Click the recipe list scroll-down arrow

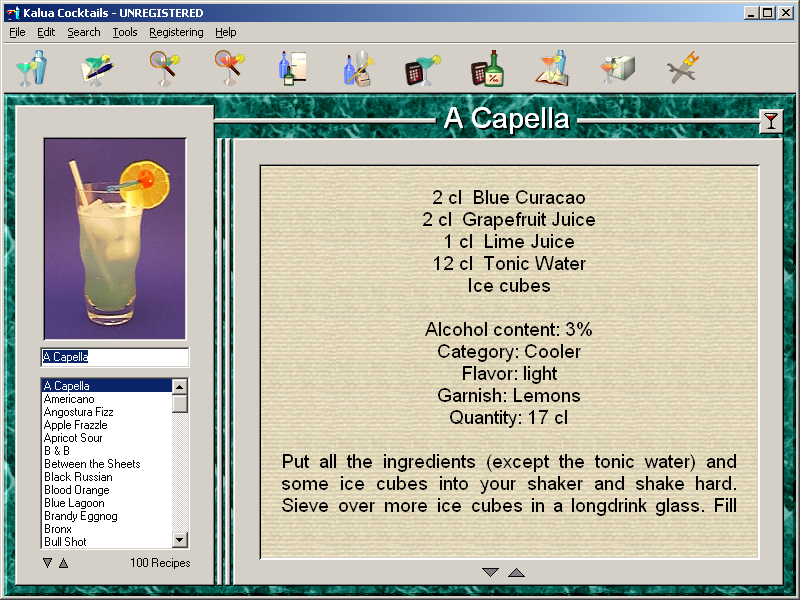[x=180, y=541]
